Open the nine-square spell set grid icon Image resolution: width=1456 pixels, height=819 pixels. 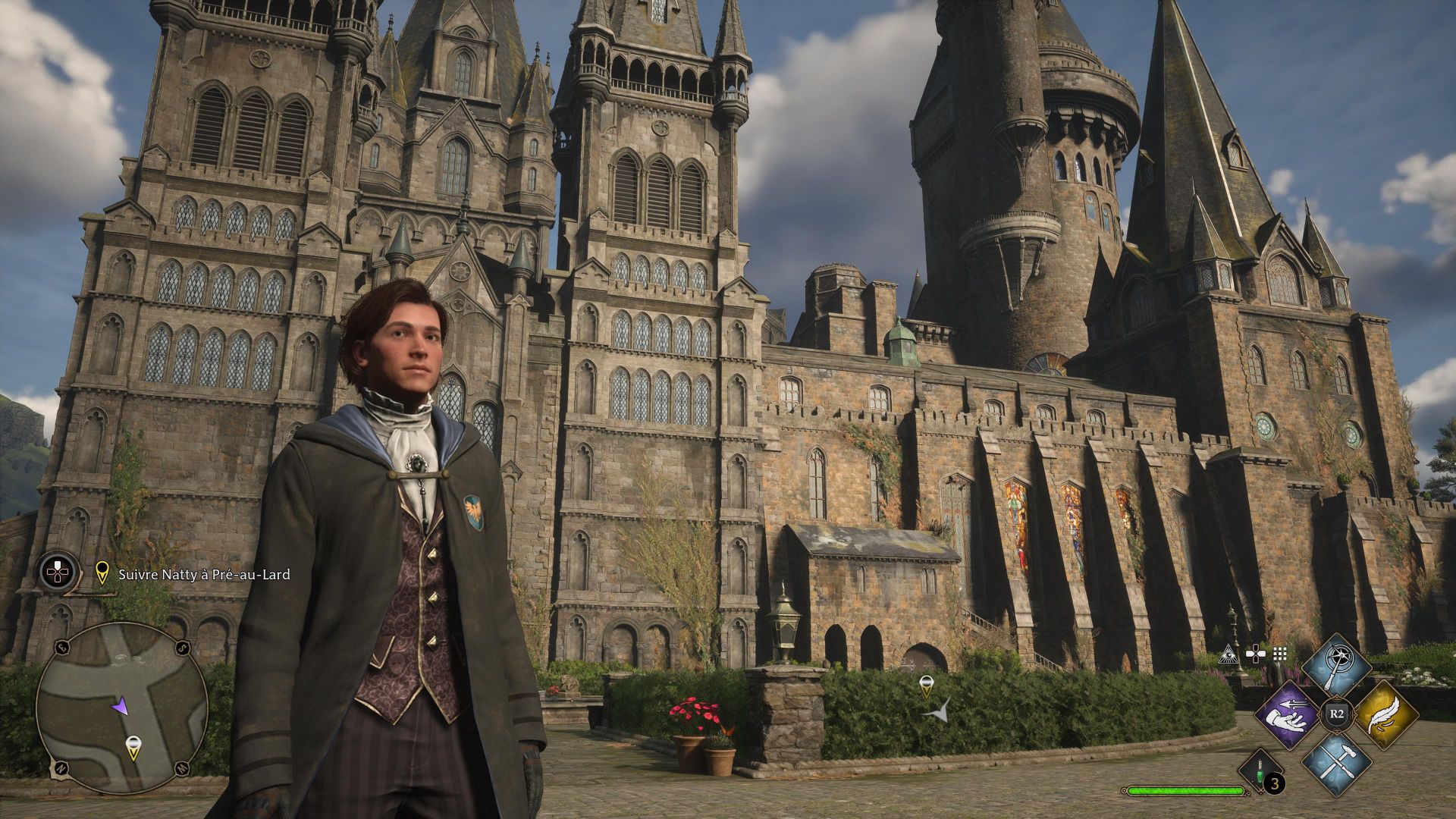coord(1280,654)
